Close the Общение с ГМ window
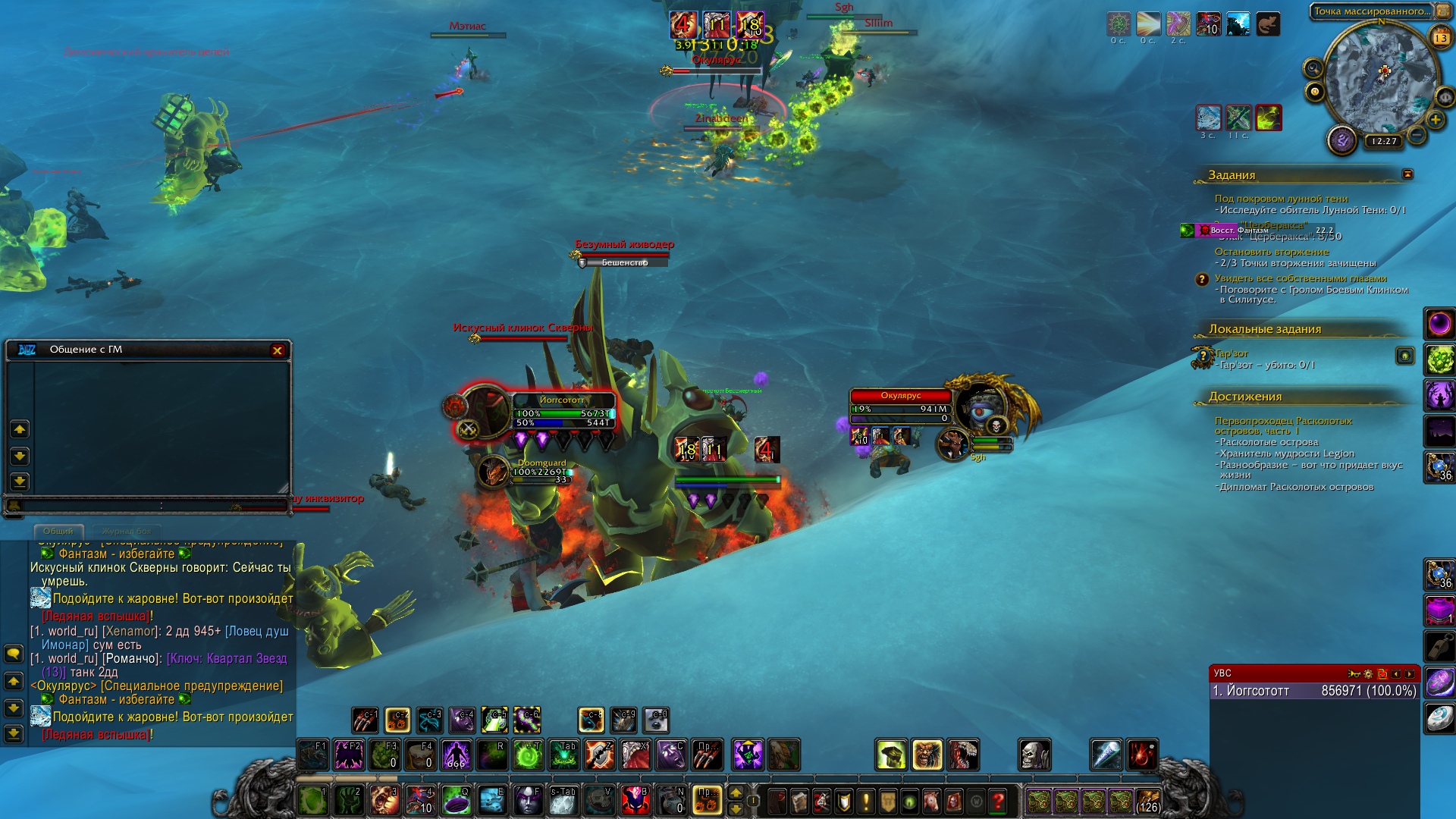1456x819 pixels. pos(278,350)
